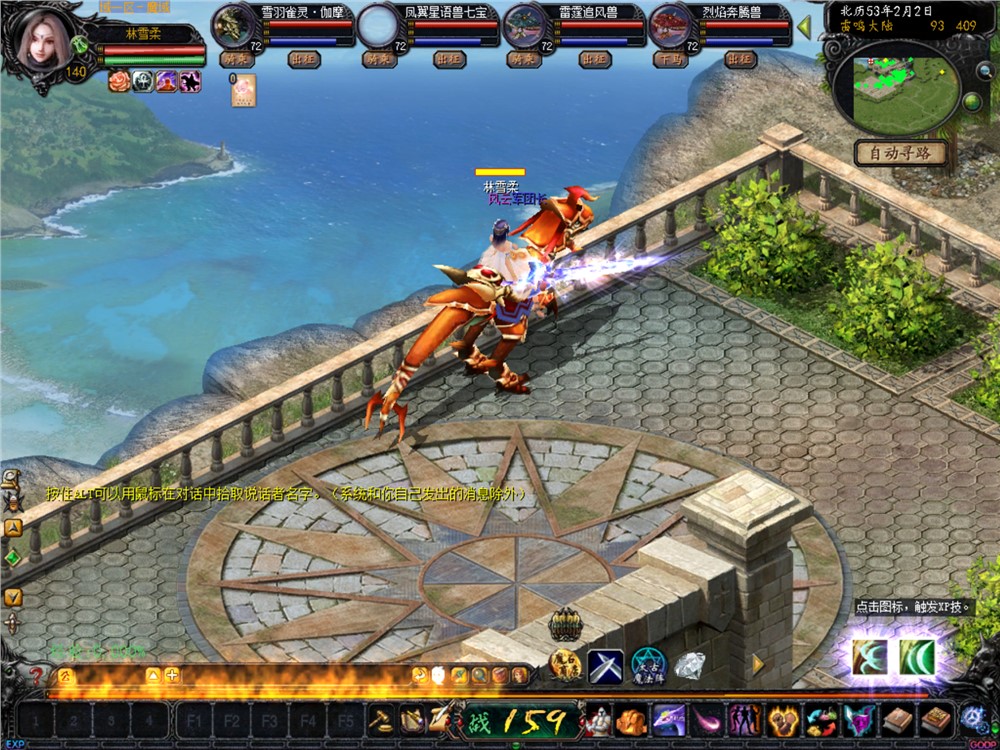Viewport: 1000px width, 750px height.
Task: Click 下马 under the 烈焰奔腾兽 pet
Action: point(669,59)
